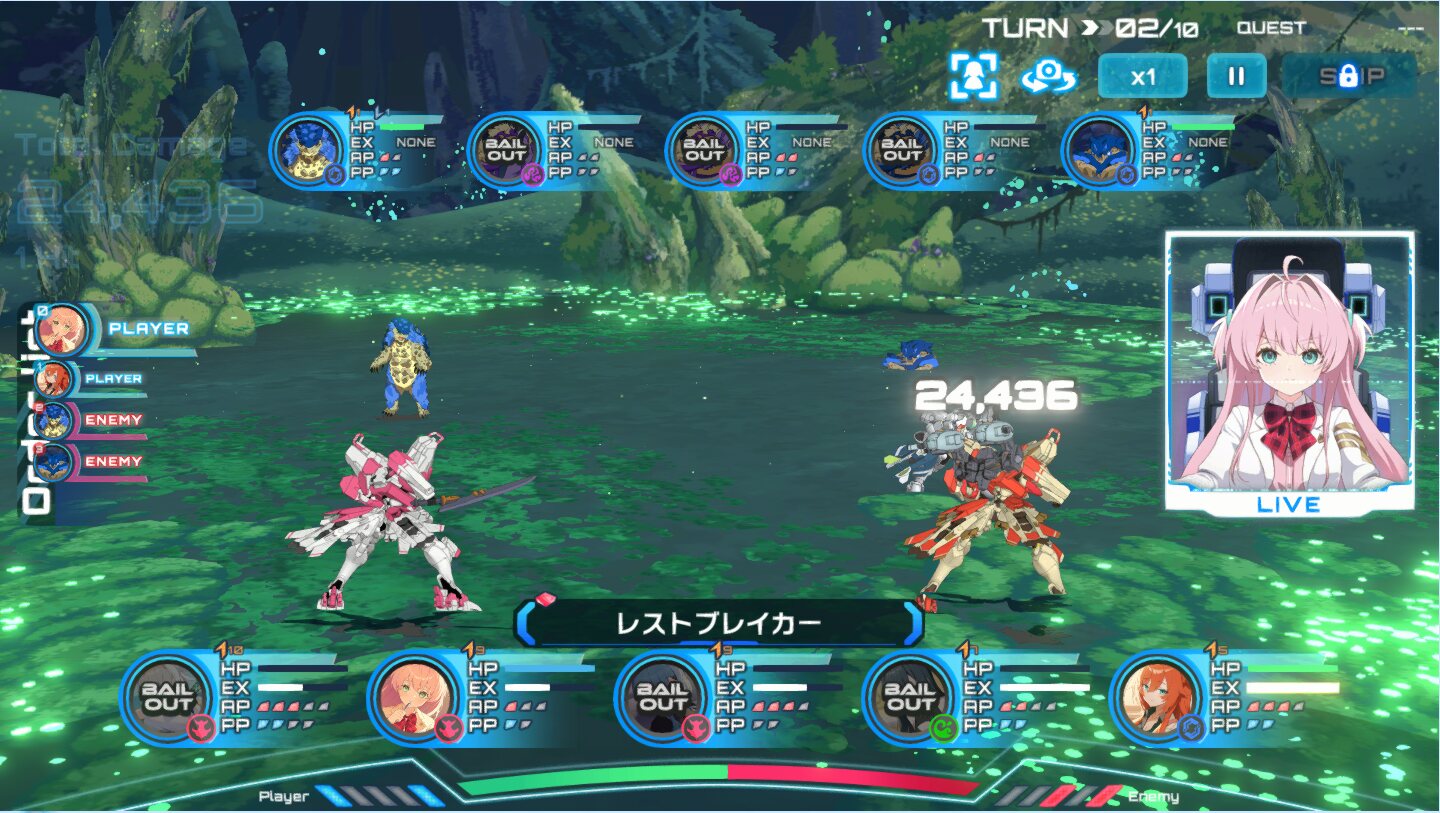Image resolution: width=1440 pixels, height=813 pixels.
Task: Toggle the x1 battle speed button
Action: click(x=1142, y=76)
